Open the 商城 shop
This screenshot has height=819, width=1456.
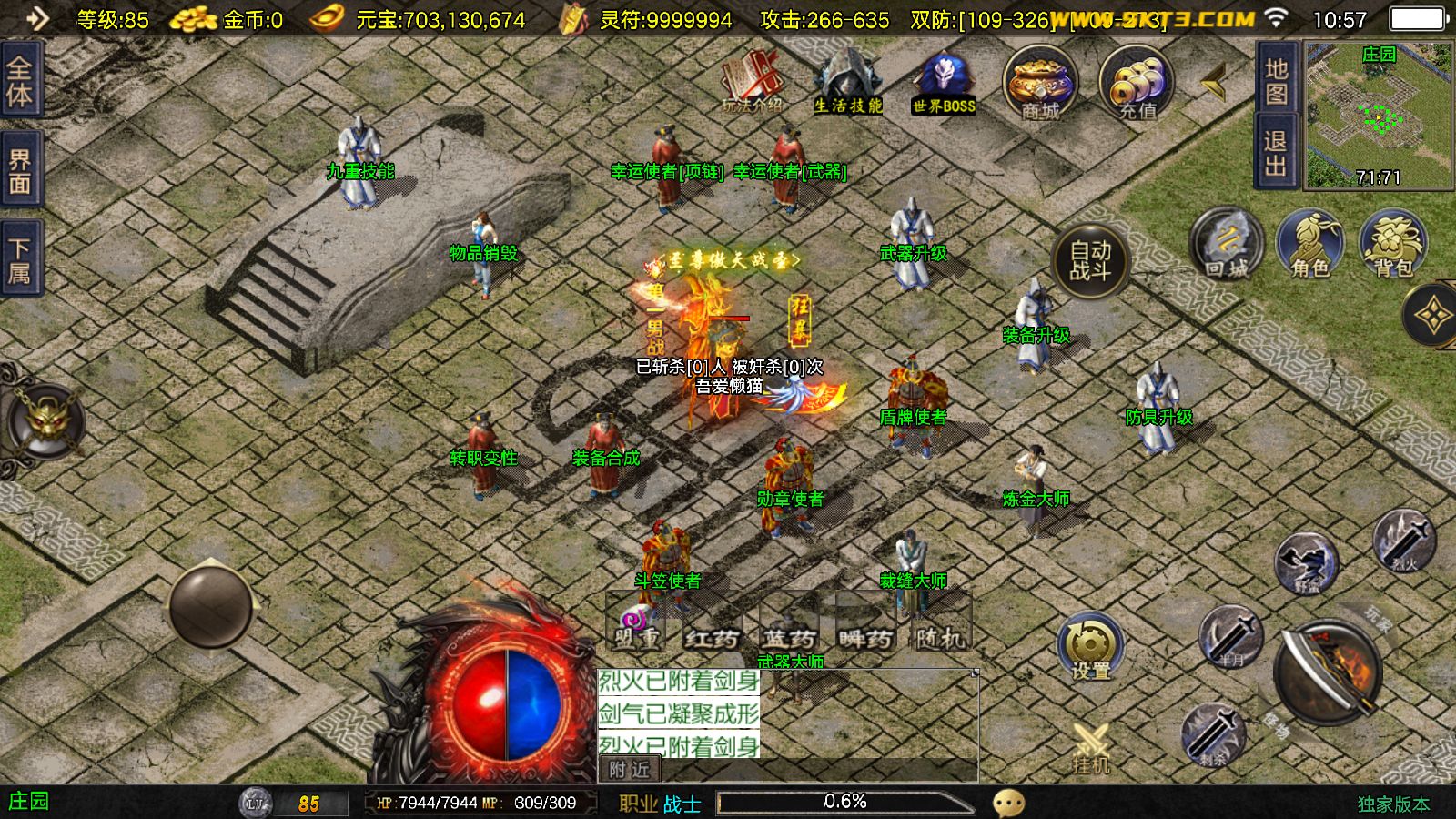pyautogui.click(x=1040, y=84)
